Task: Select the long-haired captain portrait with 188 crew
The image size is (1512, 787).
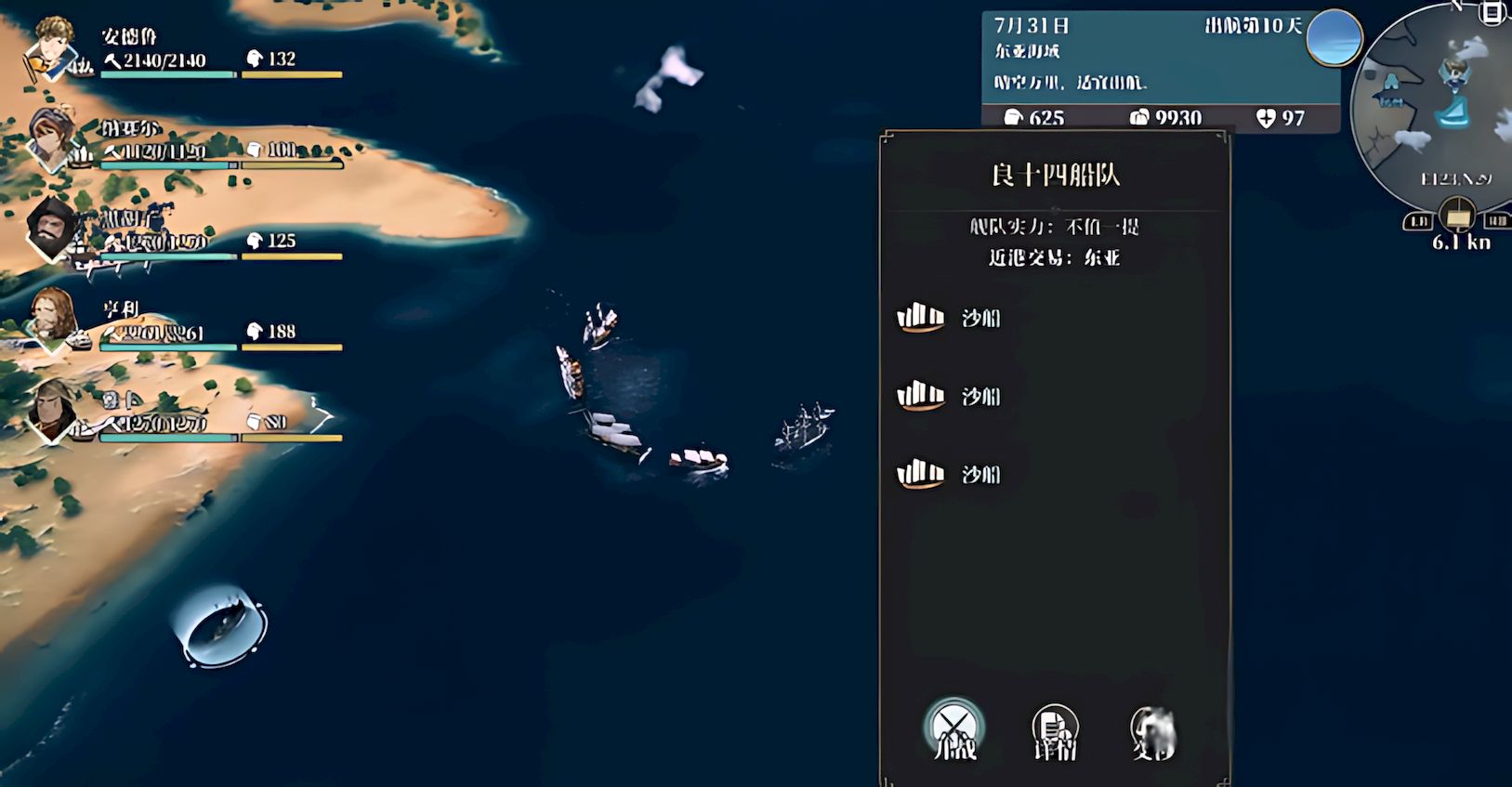Action: pos(52,318)
